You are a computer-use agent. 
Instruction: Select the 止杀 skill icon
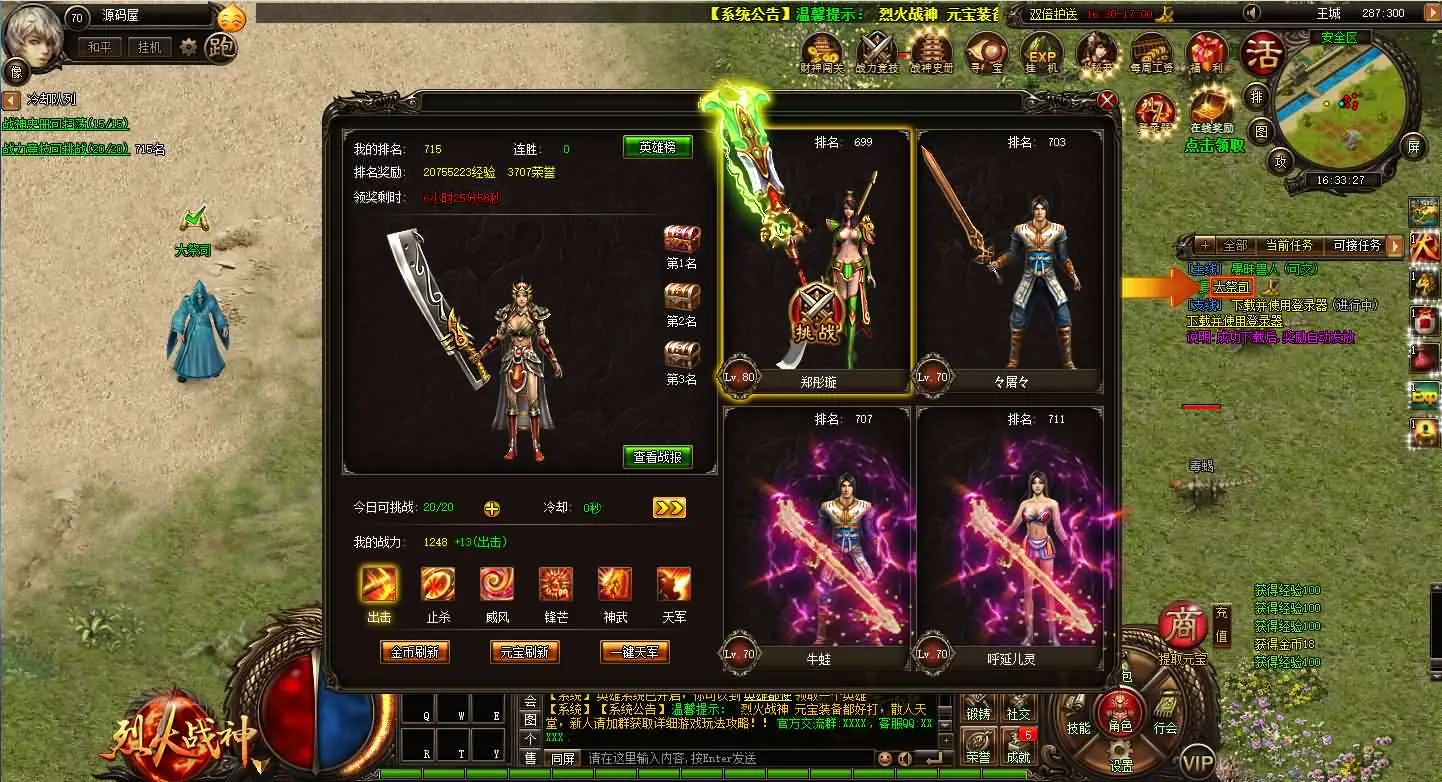pos(437,585)
